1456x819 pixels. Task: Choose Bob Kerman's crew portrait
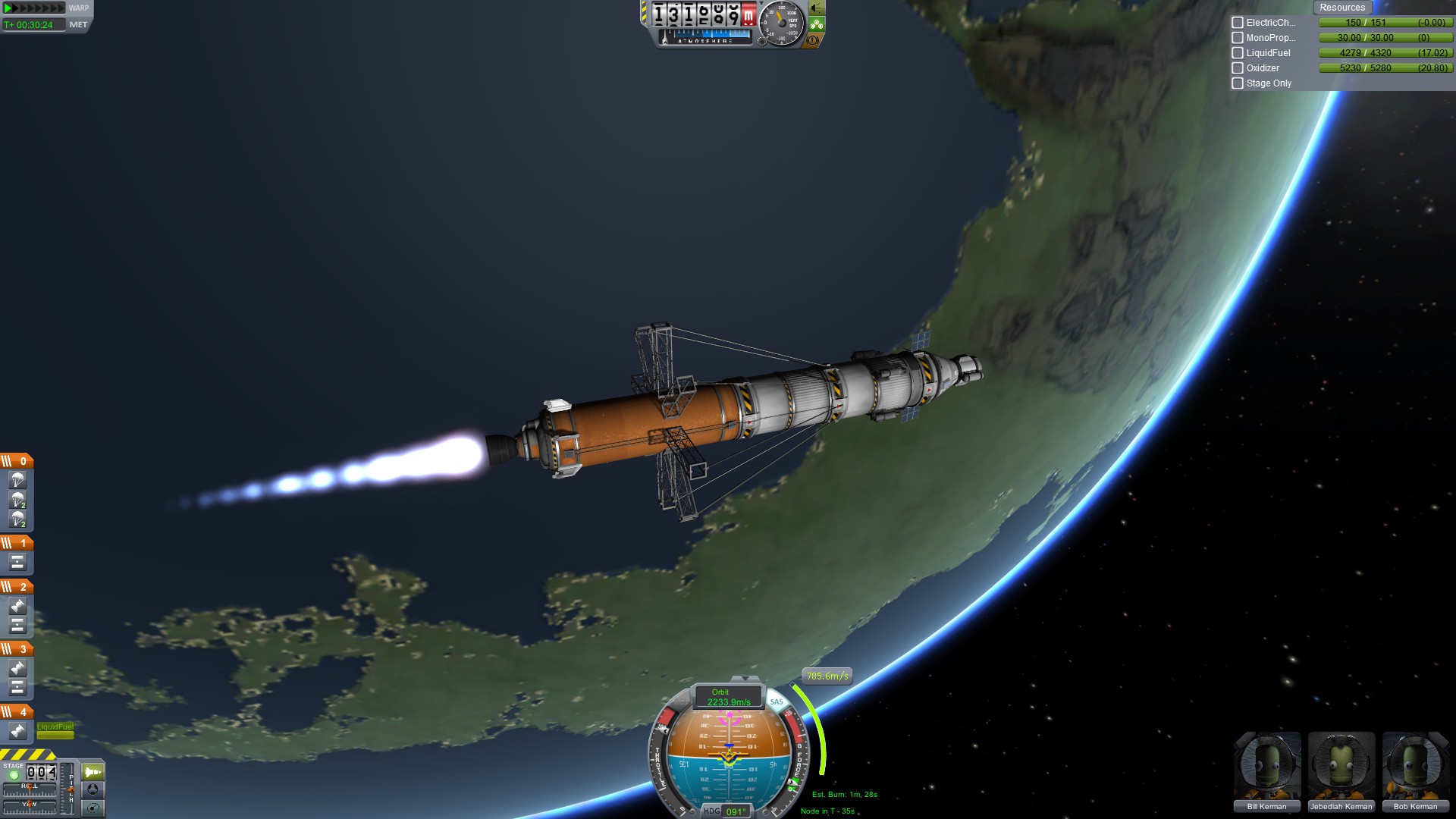coord(1415,771)
